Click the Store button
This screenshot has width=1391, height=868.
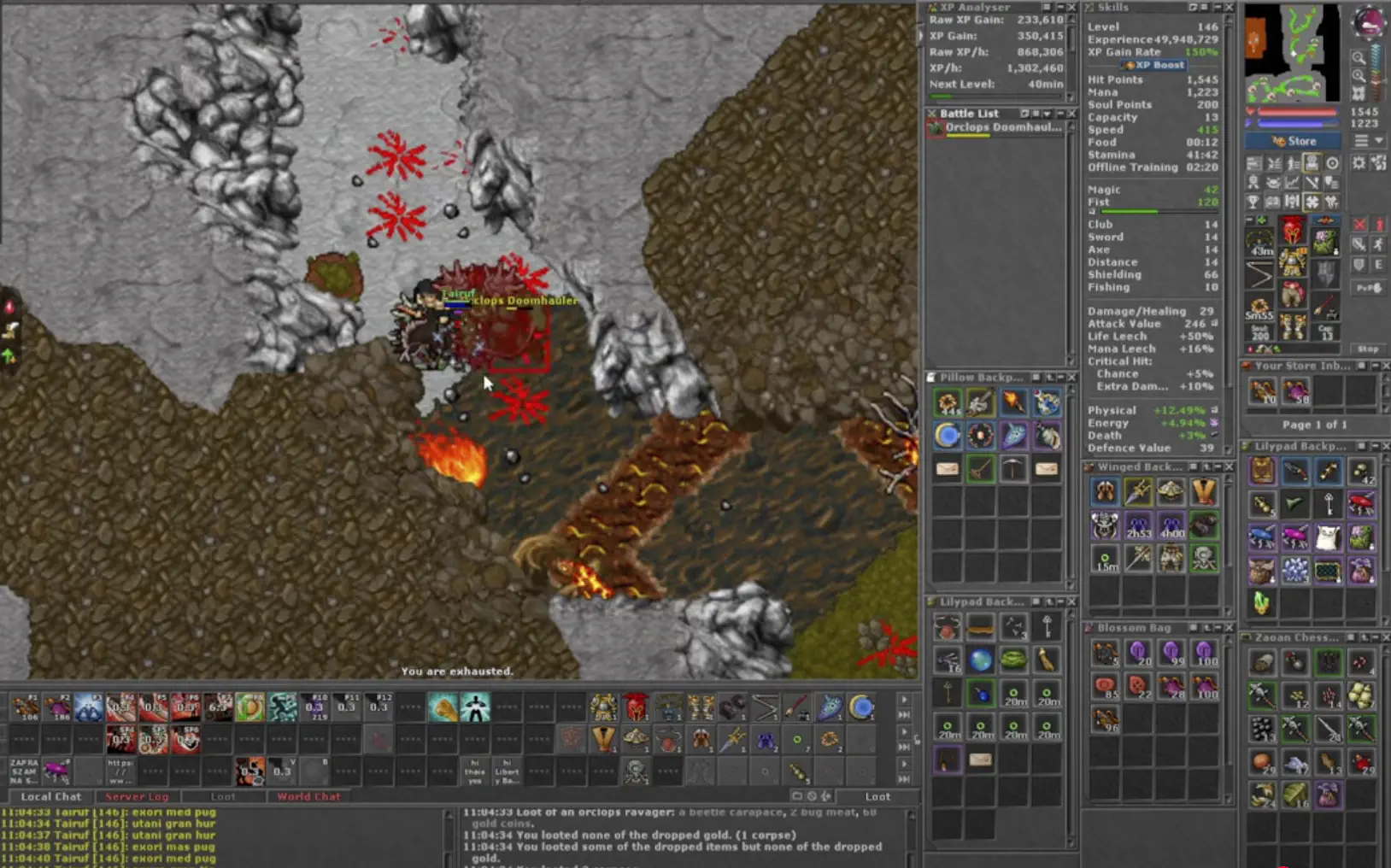click(1291, 141)
